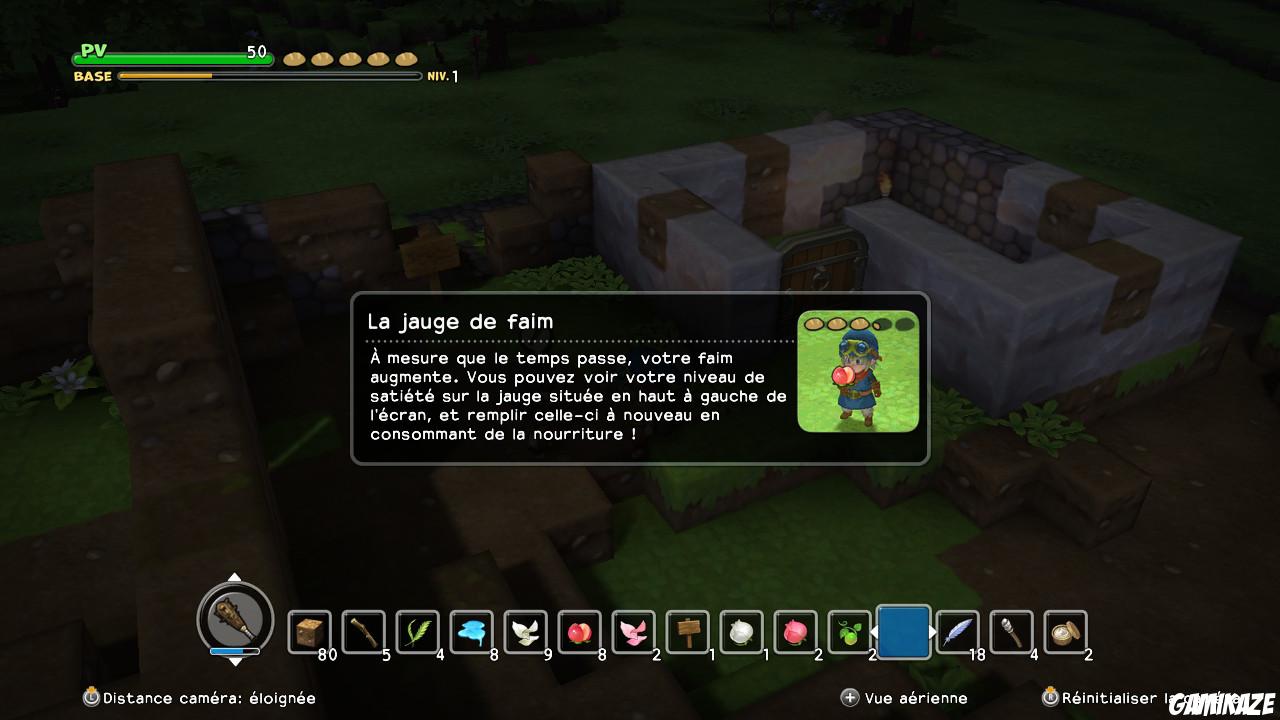
Task: Pick the green herb item
Action: [418, 632]
